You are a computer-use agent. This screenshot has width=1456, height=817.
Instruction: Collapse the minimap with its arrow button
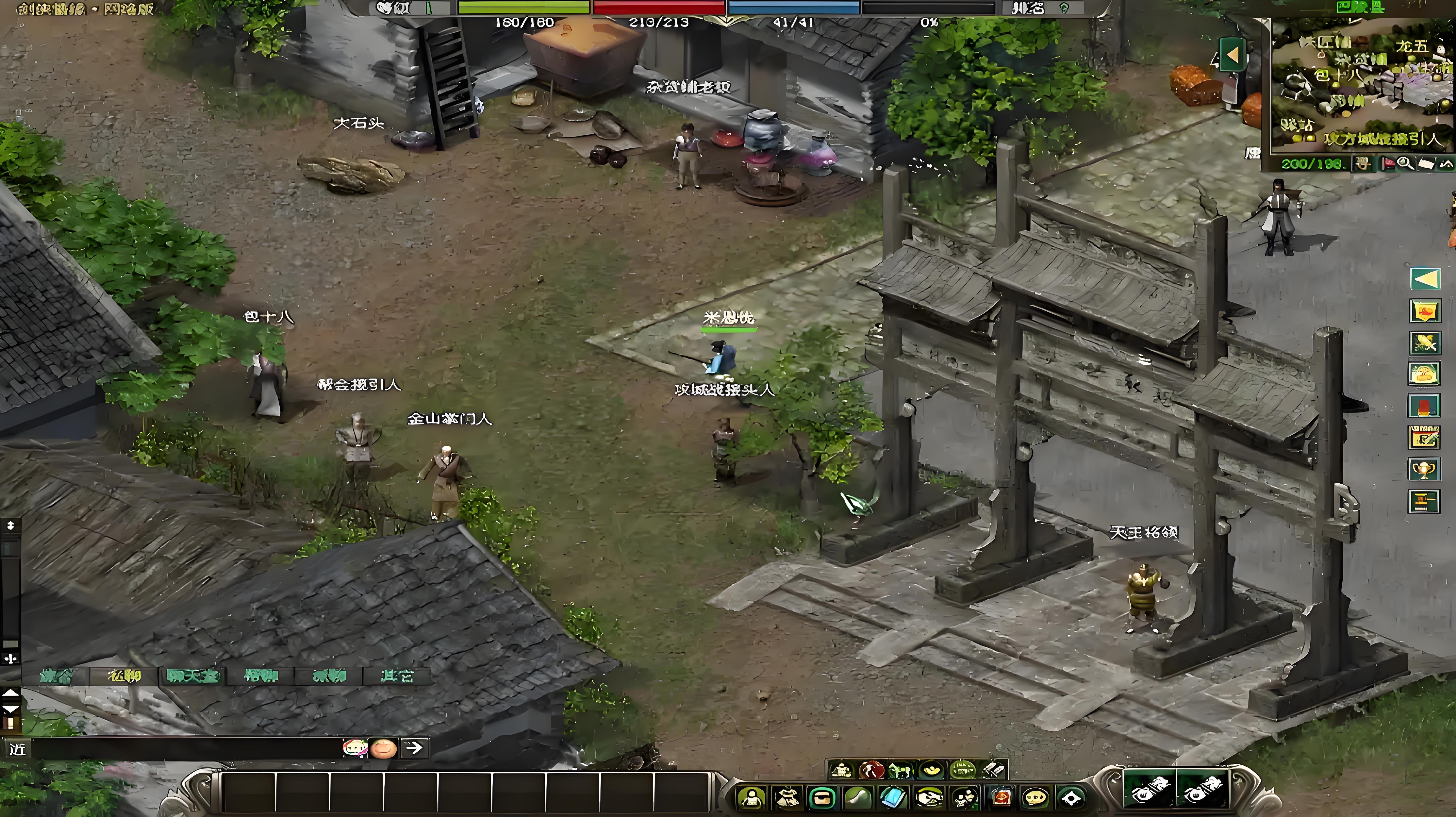(1233, 55)
